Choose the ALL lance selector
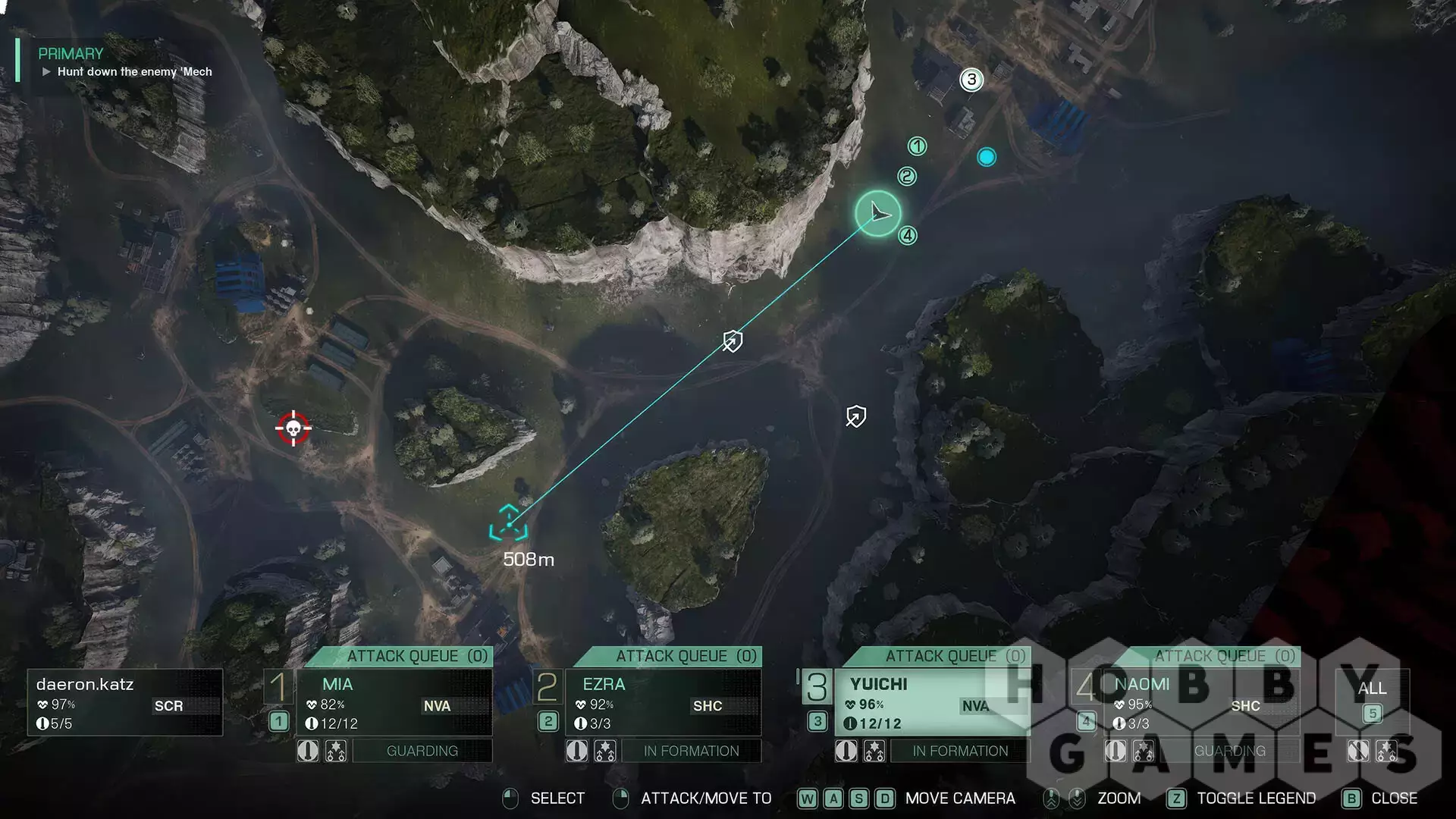 point(1372,701)
